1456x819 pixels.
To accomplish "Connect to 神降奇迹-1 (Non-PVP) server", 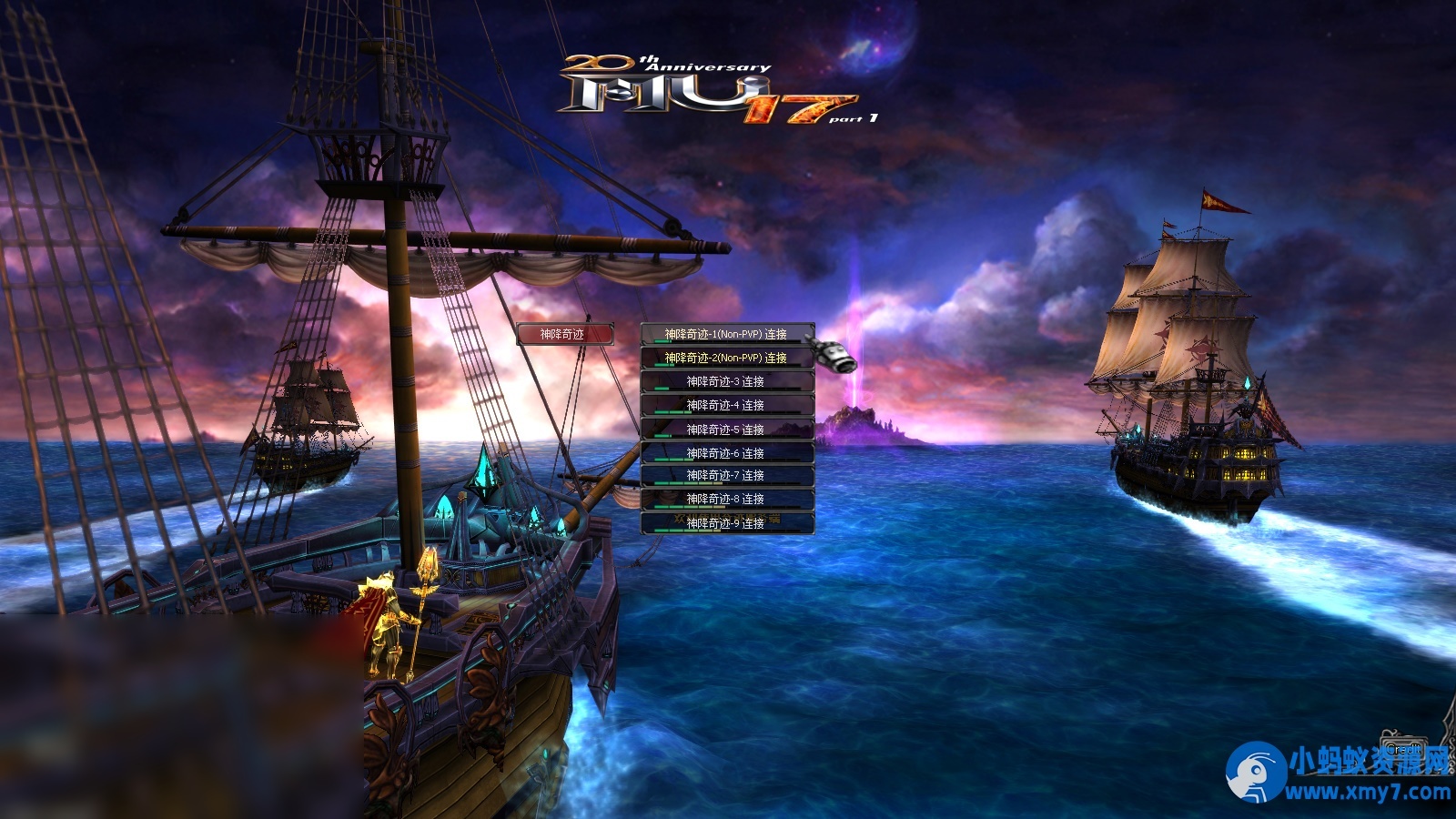I will 726,335.
